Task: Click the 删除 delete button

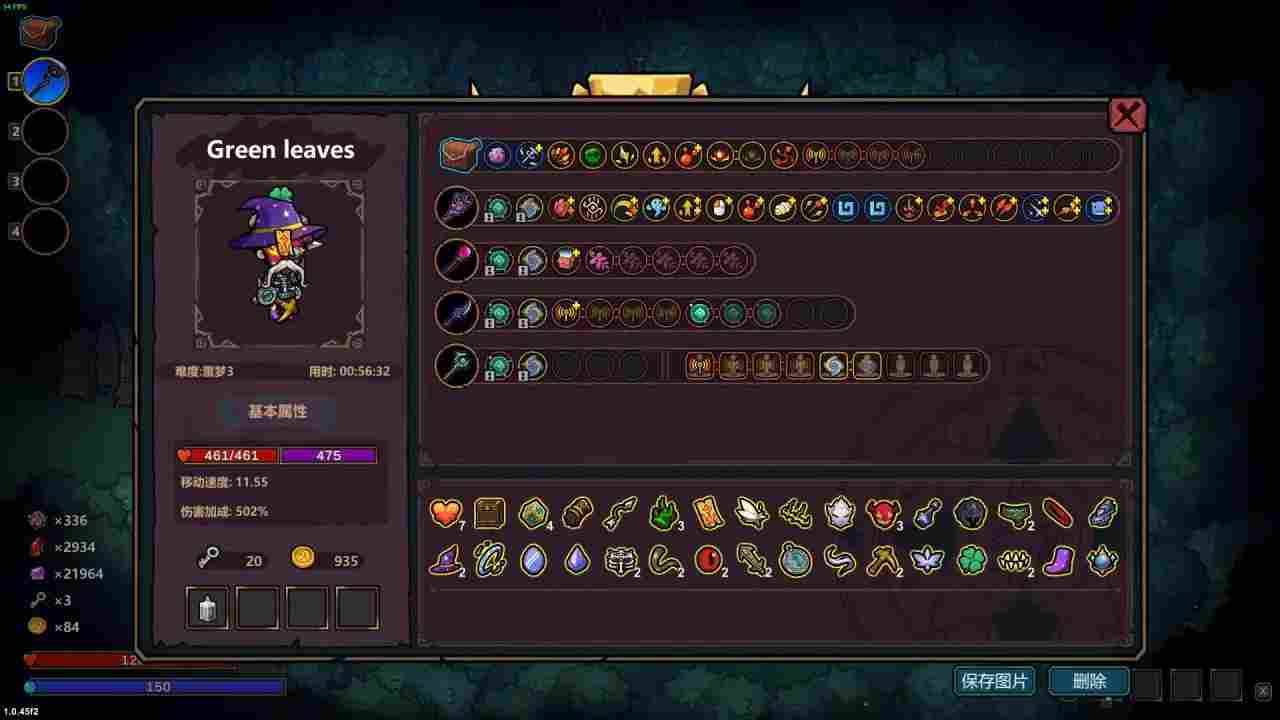Action: (x=1087, y=681)
